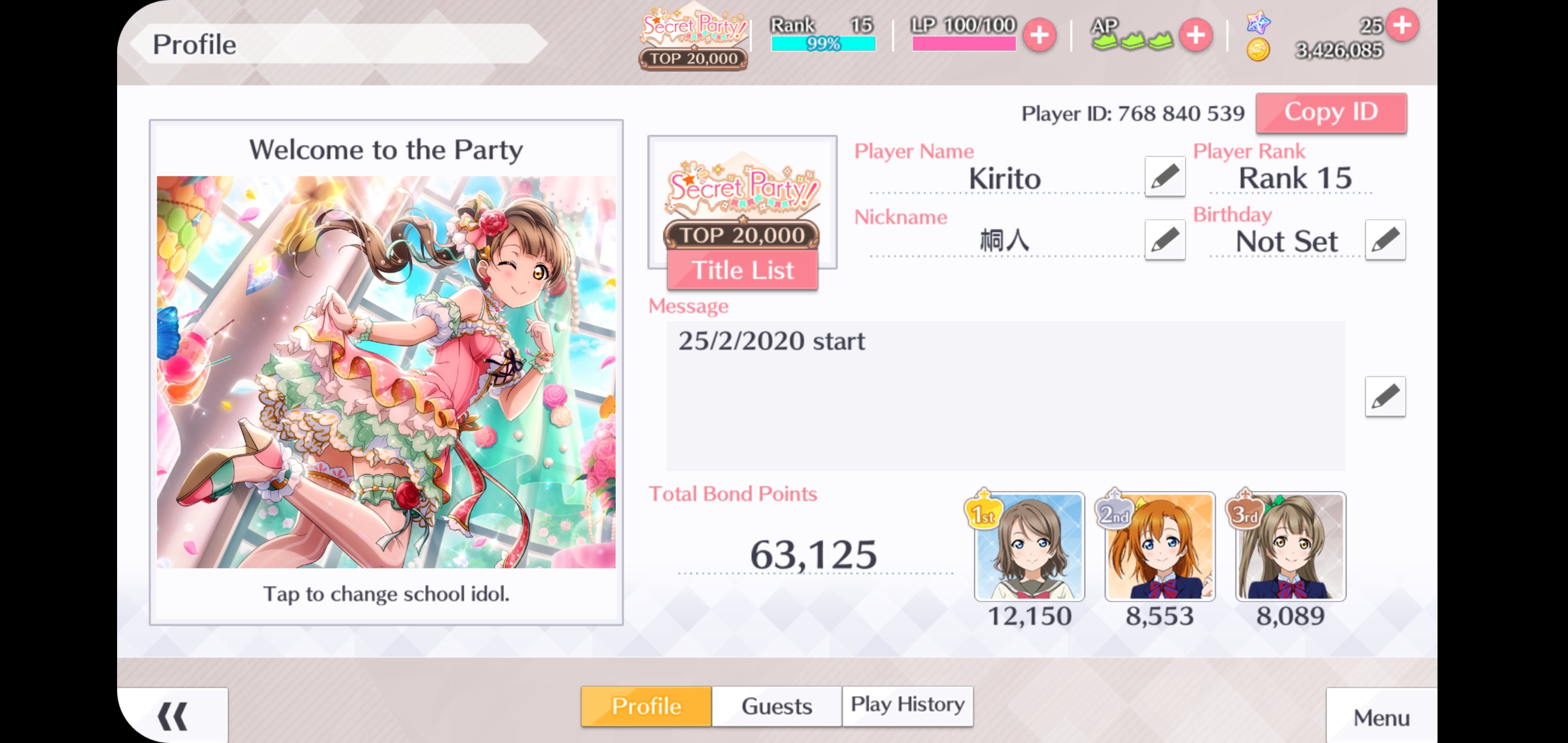The height and width of the screenshot is (743, 1568).
Task: View the 2nd place bond idol
Action: click(x=1159, y=546)
